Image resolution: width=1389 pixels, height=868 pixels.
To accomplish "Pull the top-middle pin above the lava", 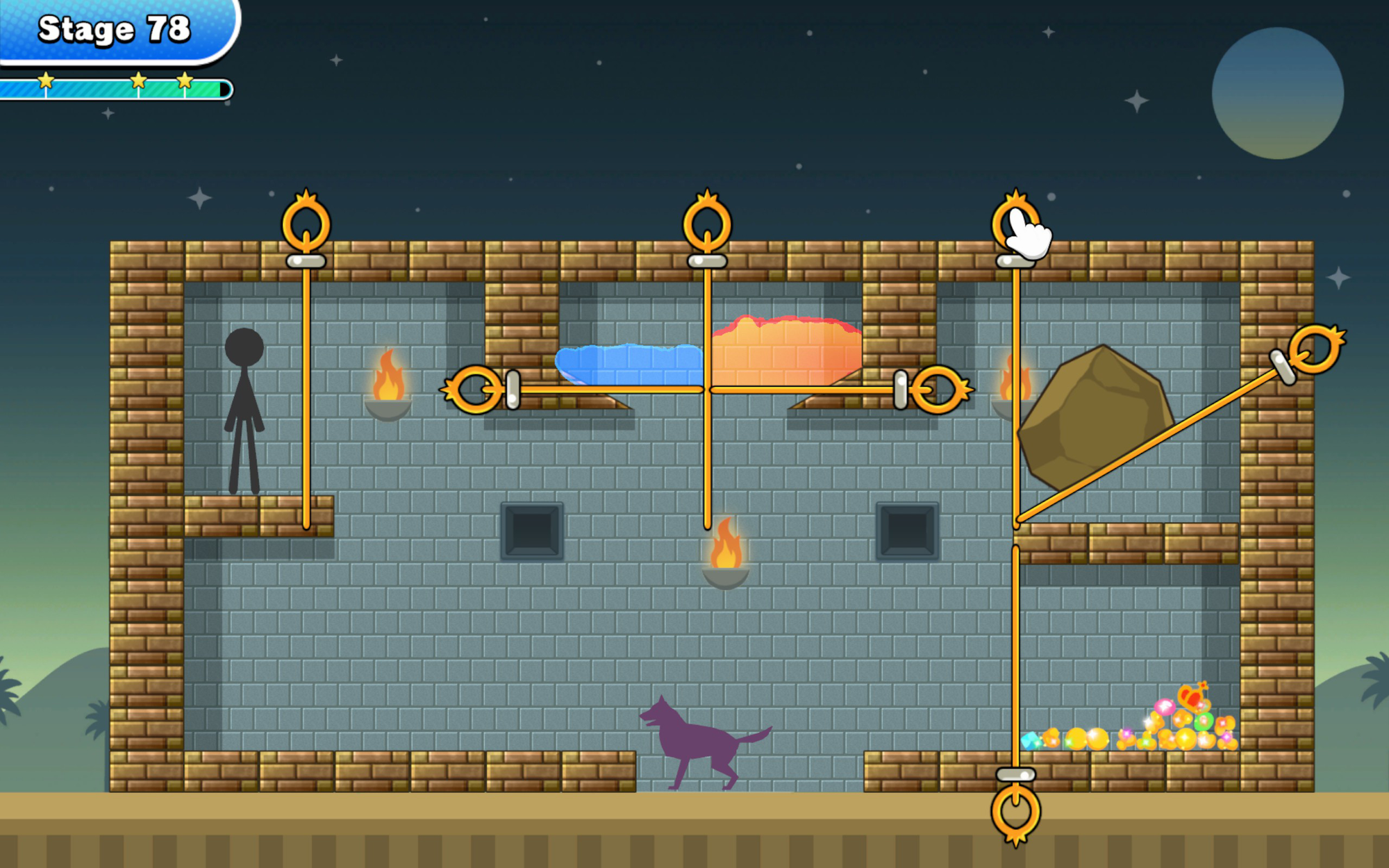I will (x=706, y=224).
